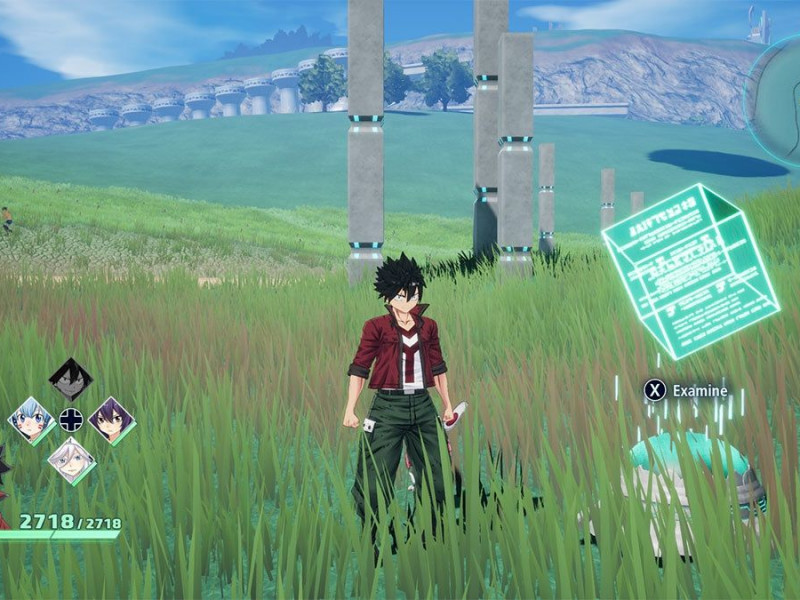The height and width of the screenshot is (600, 800).
Task: Choose the white-haired party member portrait
Action: coord(71,460)
